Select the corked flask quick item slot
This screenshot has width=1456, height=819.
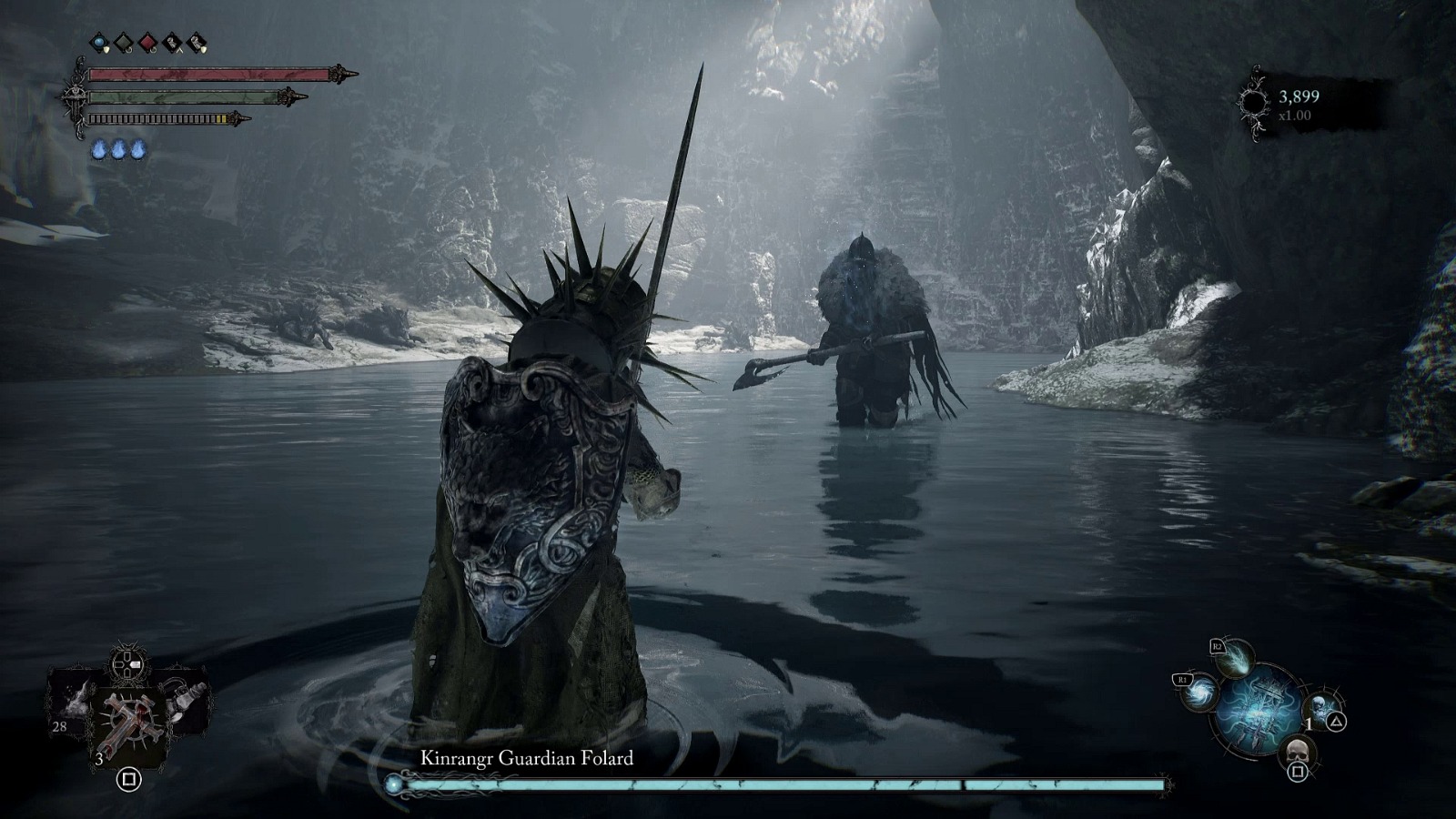pyautogui.click(x=188, y=701)
